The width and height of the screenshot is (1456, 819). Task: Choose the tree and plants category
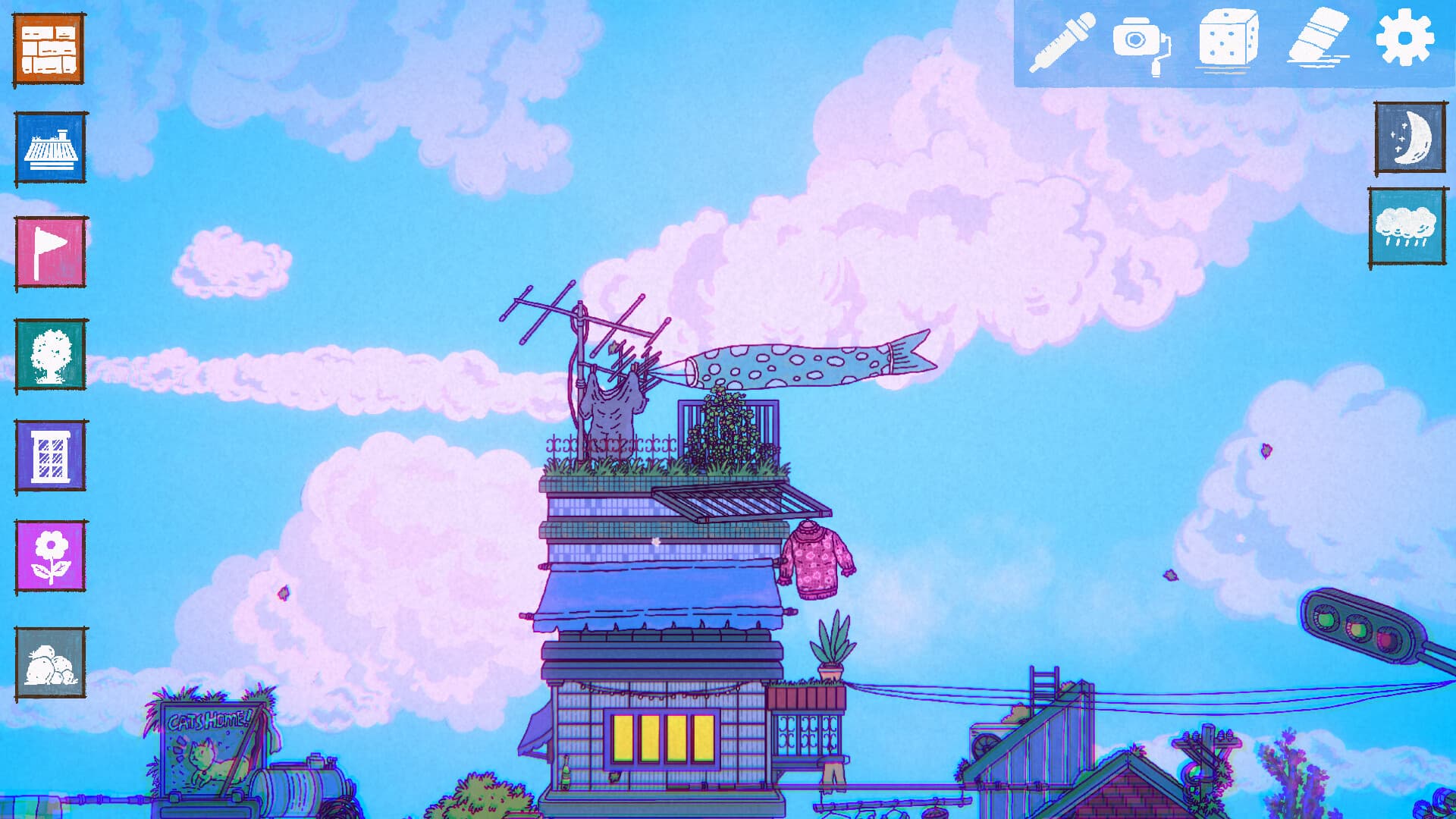click(x=49, y=353)
